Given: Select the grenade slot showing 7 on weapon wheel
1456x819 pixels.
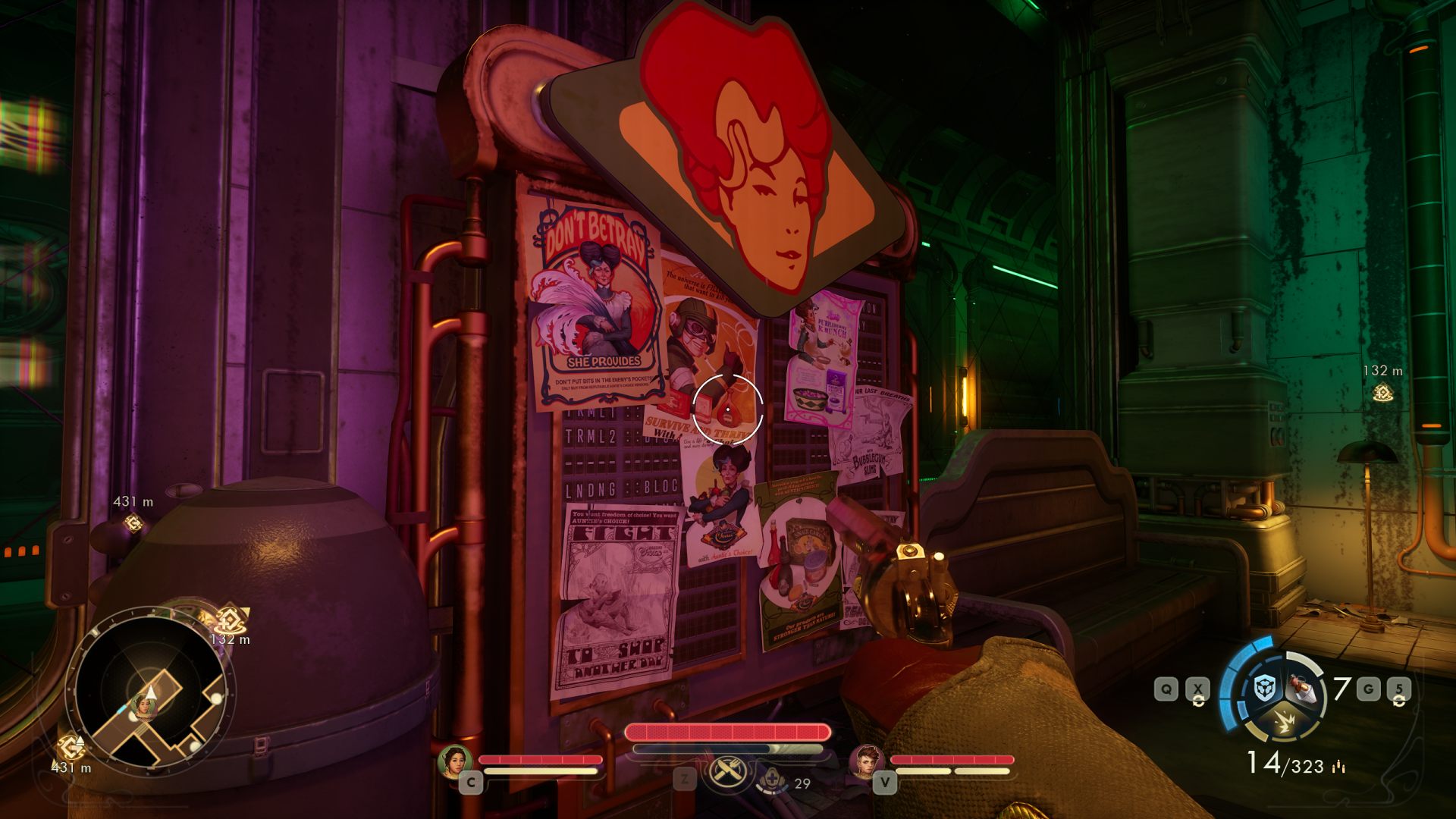Looking at the screenshot, I should click(x=1302, y=689).
